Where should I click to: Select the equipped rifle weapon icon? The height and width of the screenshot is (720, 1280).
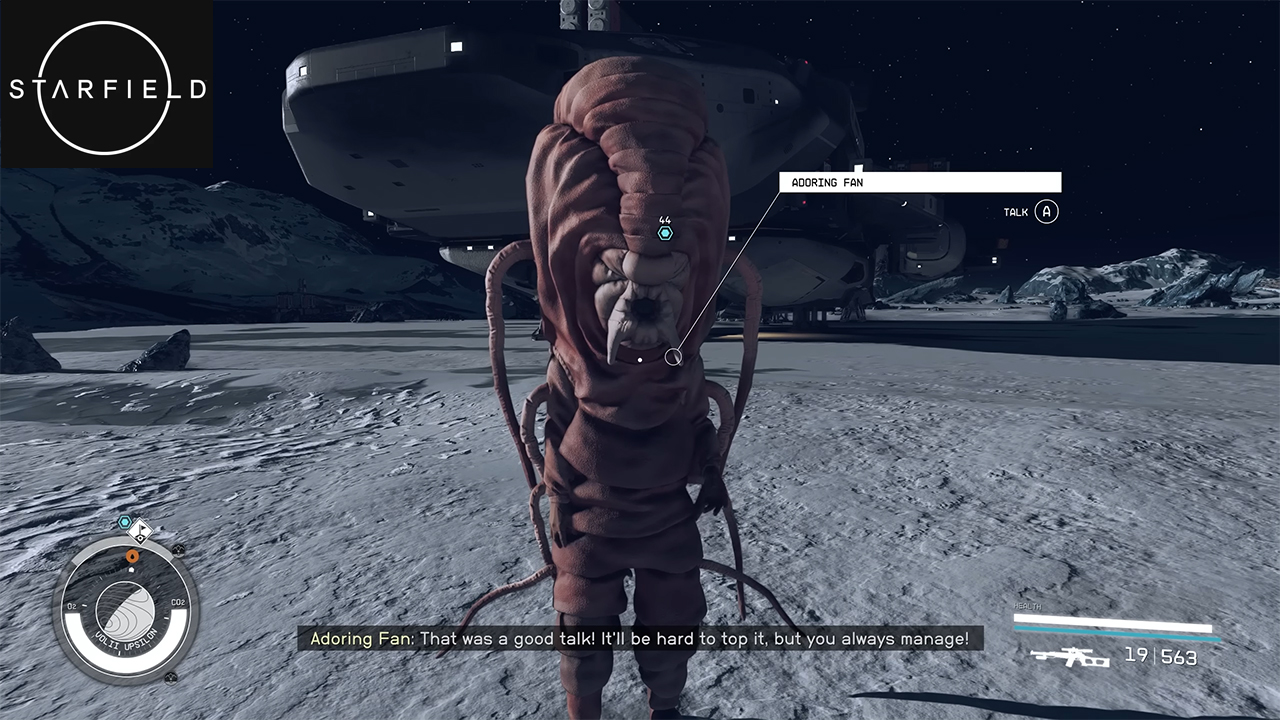(x=1069, y=657)
